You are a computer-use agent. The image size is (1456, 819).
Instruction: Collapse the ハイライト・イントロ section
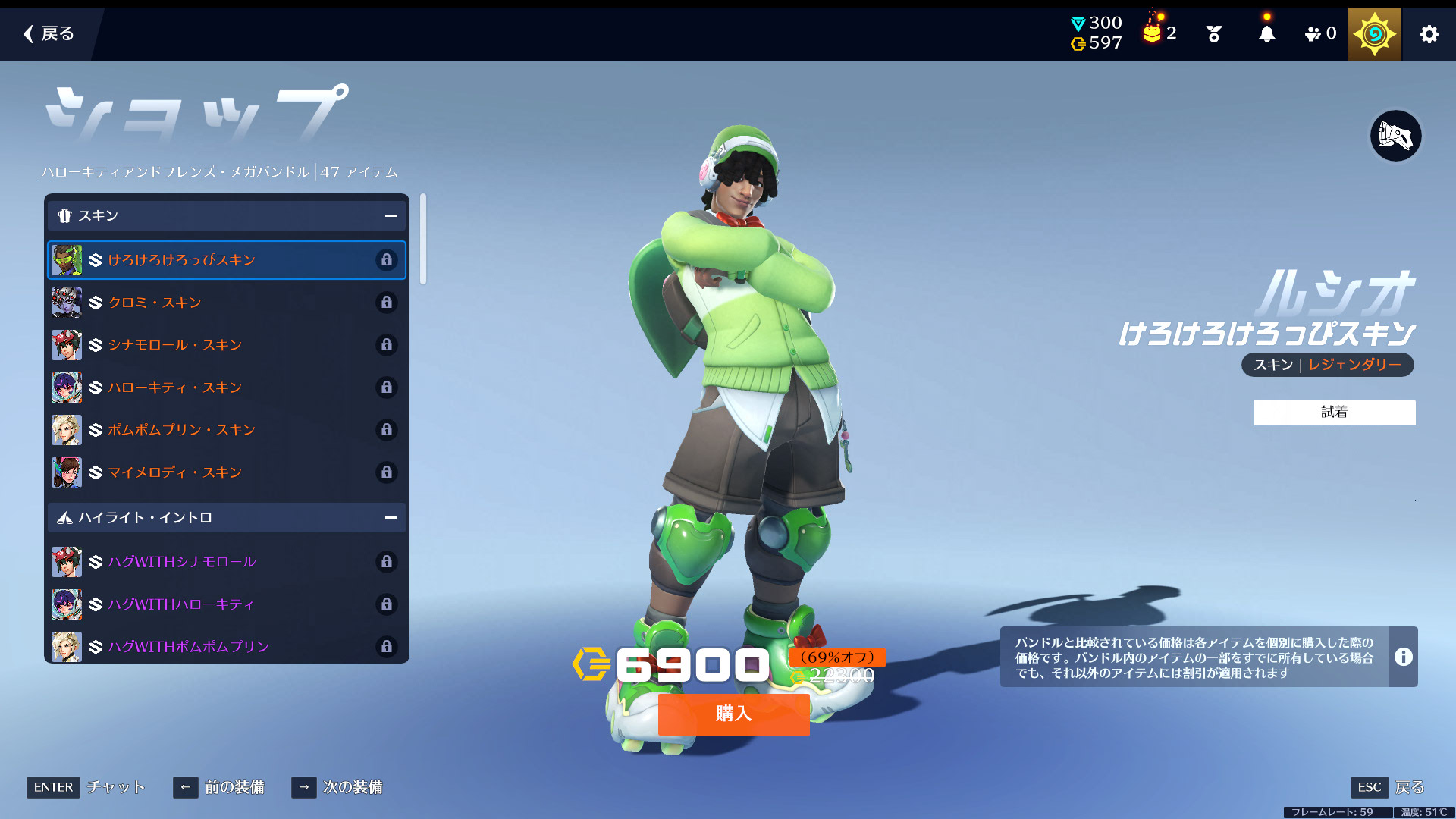click(391, 518)
